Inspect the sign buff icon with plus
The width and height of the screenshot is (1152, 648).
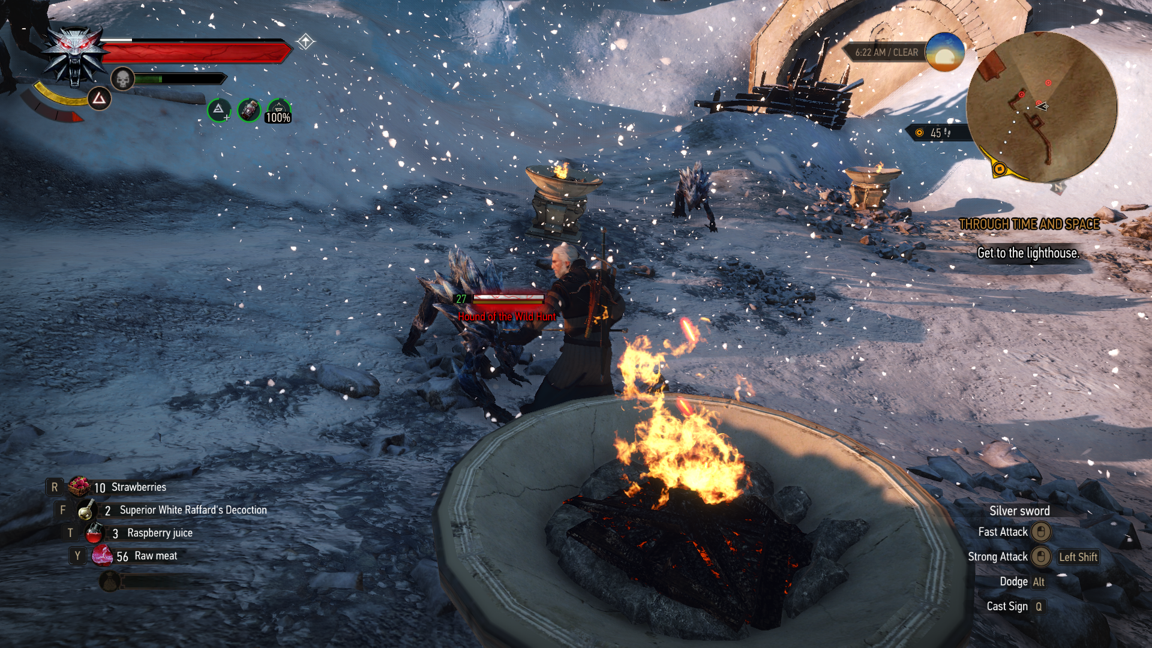pyautogui.click(x=219, y=110)
